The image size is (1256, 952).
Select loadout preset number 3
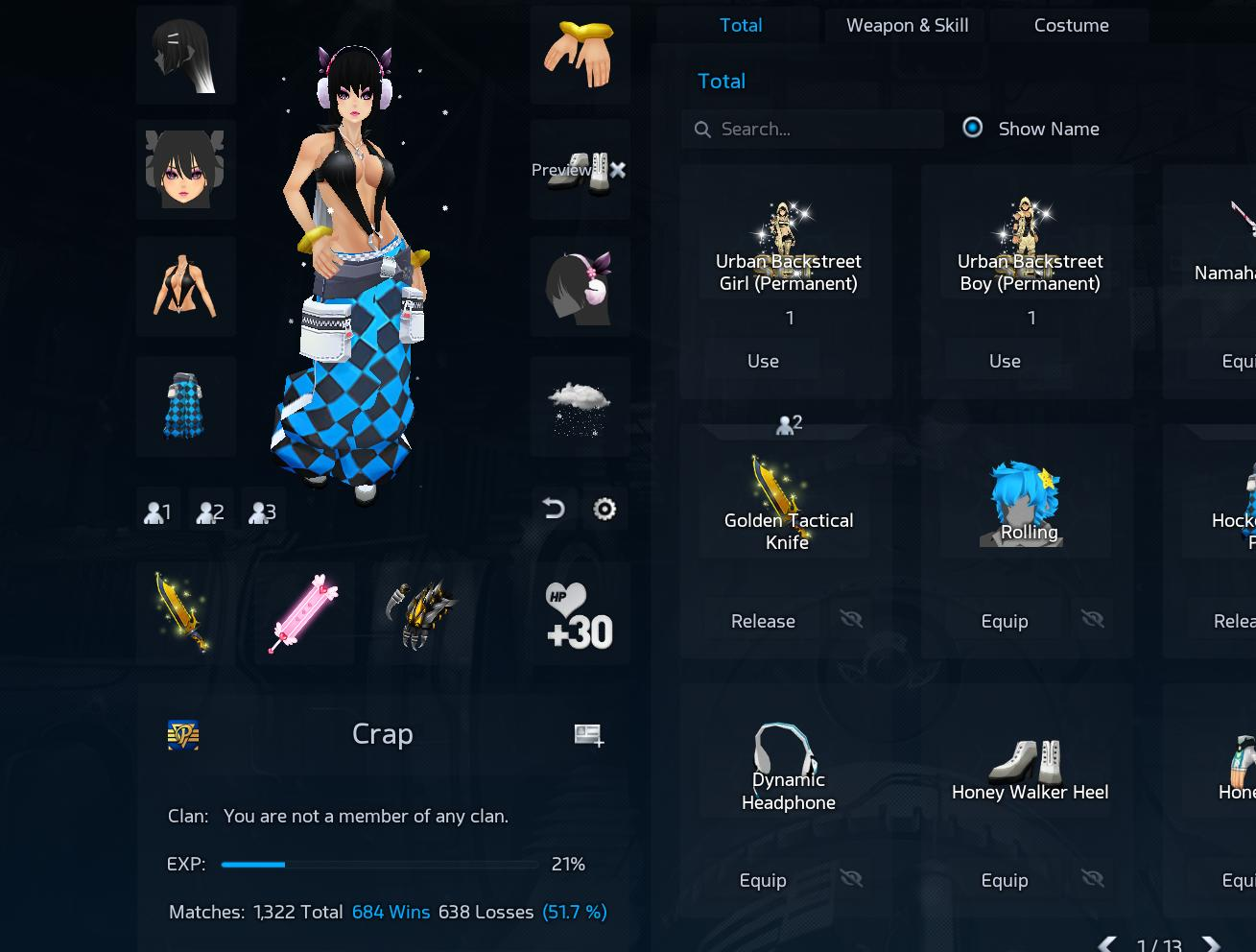pyautogui.click(x=262, y=512)
